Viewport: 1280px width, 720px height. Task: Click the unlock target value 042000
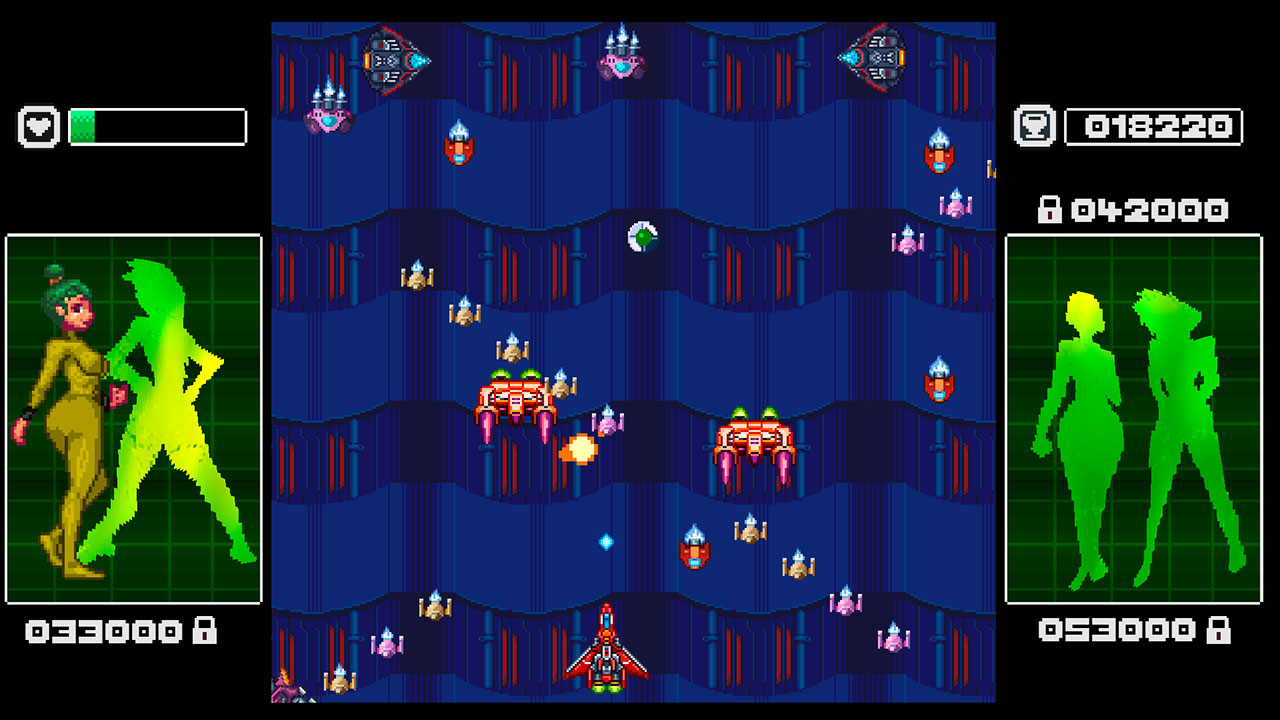pos(1150,210)
